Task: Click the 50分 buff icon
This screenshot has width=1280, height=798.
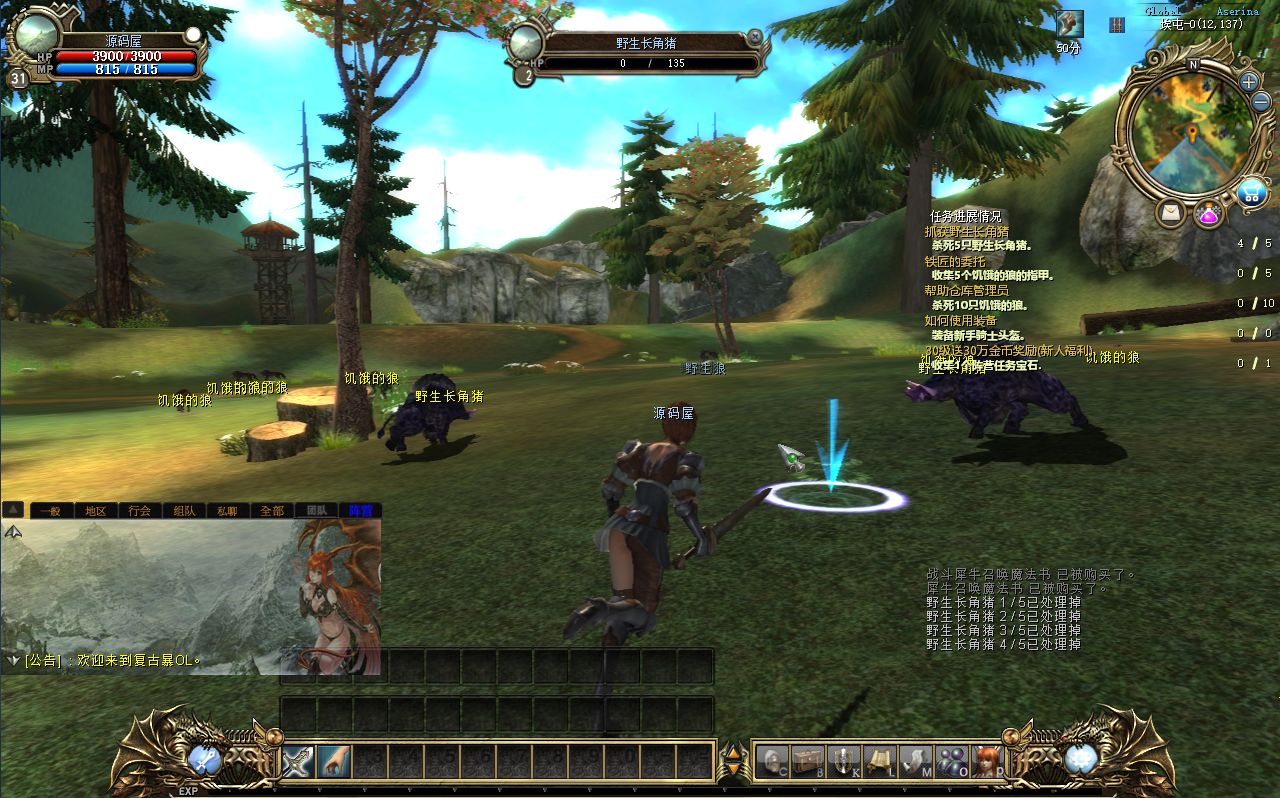Action: point(1069,24)
